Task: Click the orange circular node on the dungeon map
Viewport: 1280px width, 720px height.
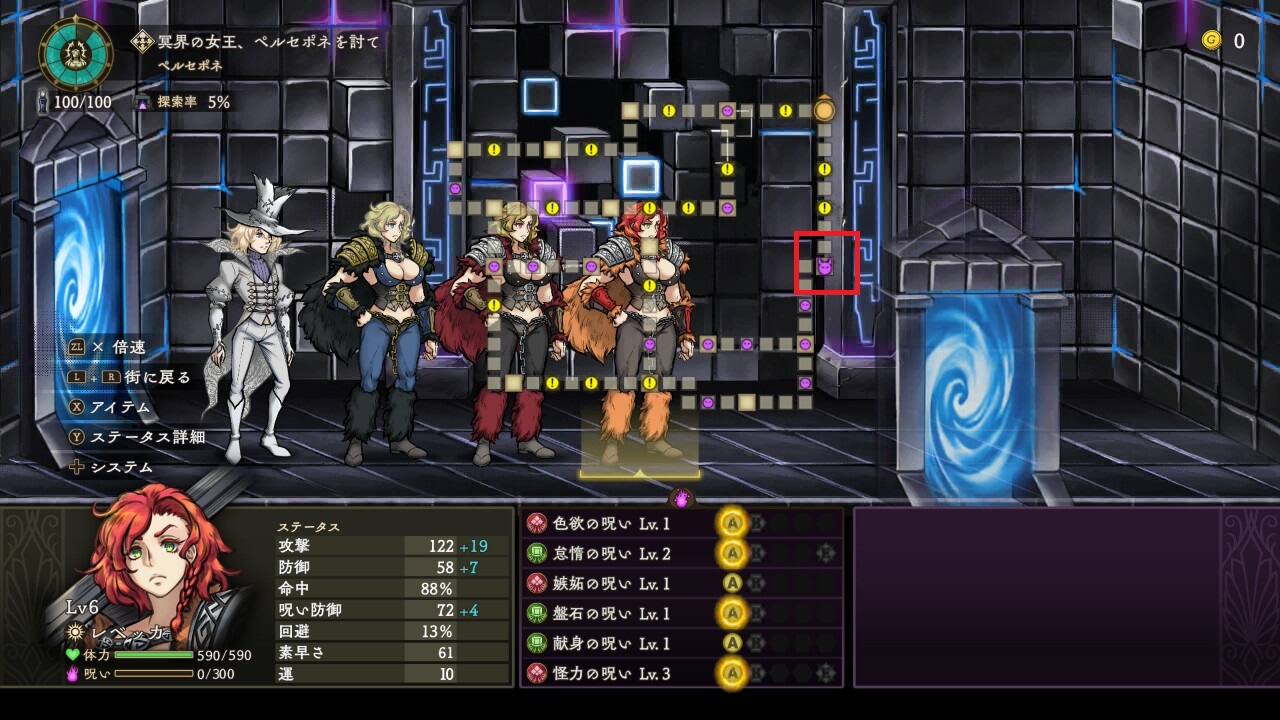Action: coord(824,110)
